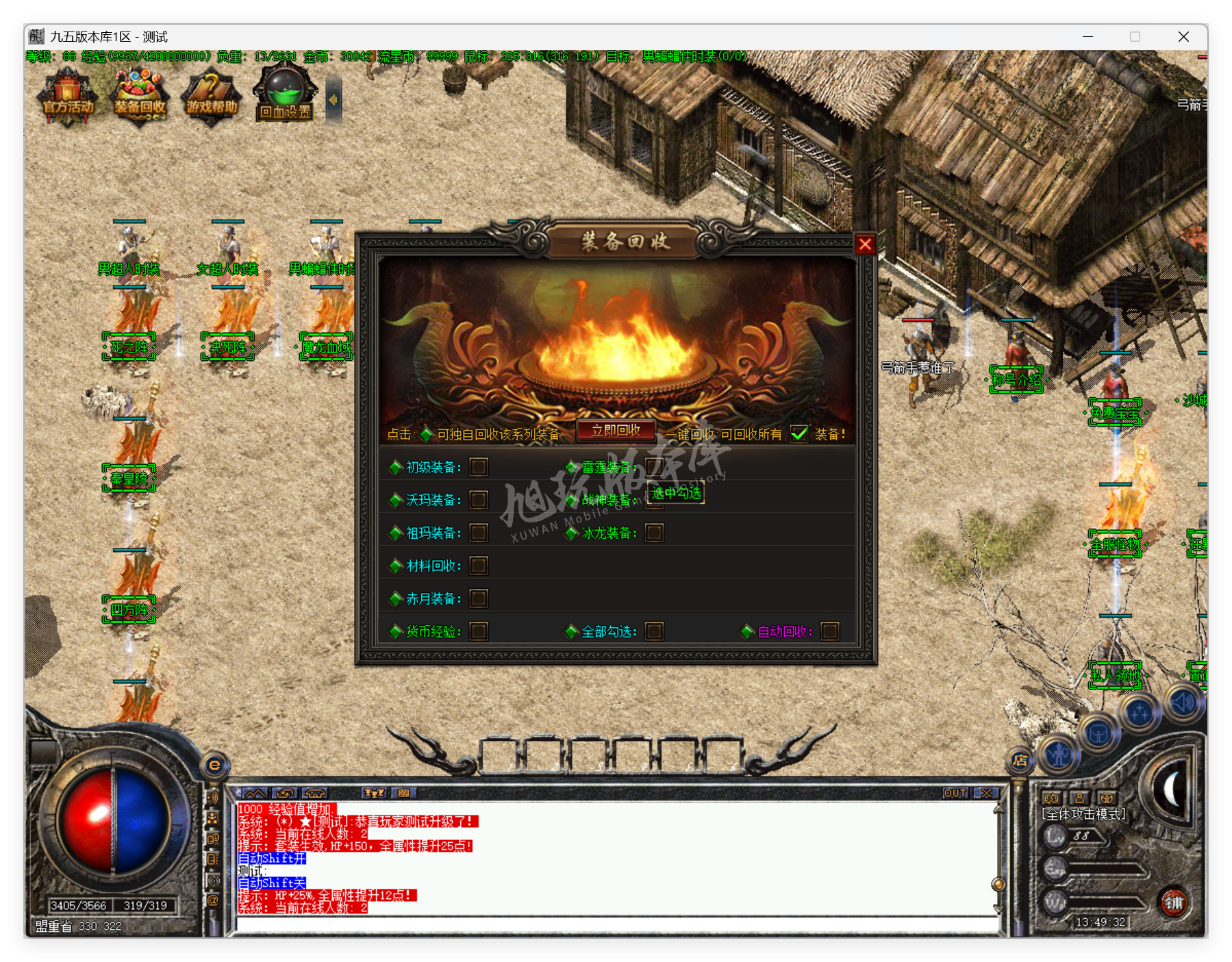Enable the 初级装备 recycle checkbox
This screenshot has height=962, width=1232.
click(478, 467)
